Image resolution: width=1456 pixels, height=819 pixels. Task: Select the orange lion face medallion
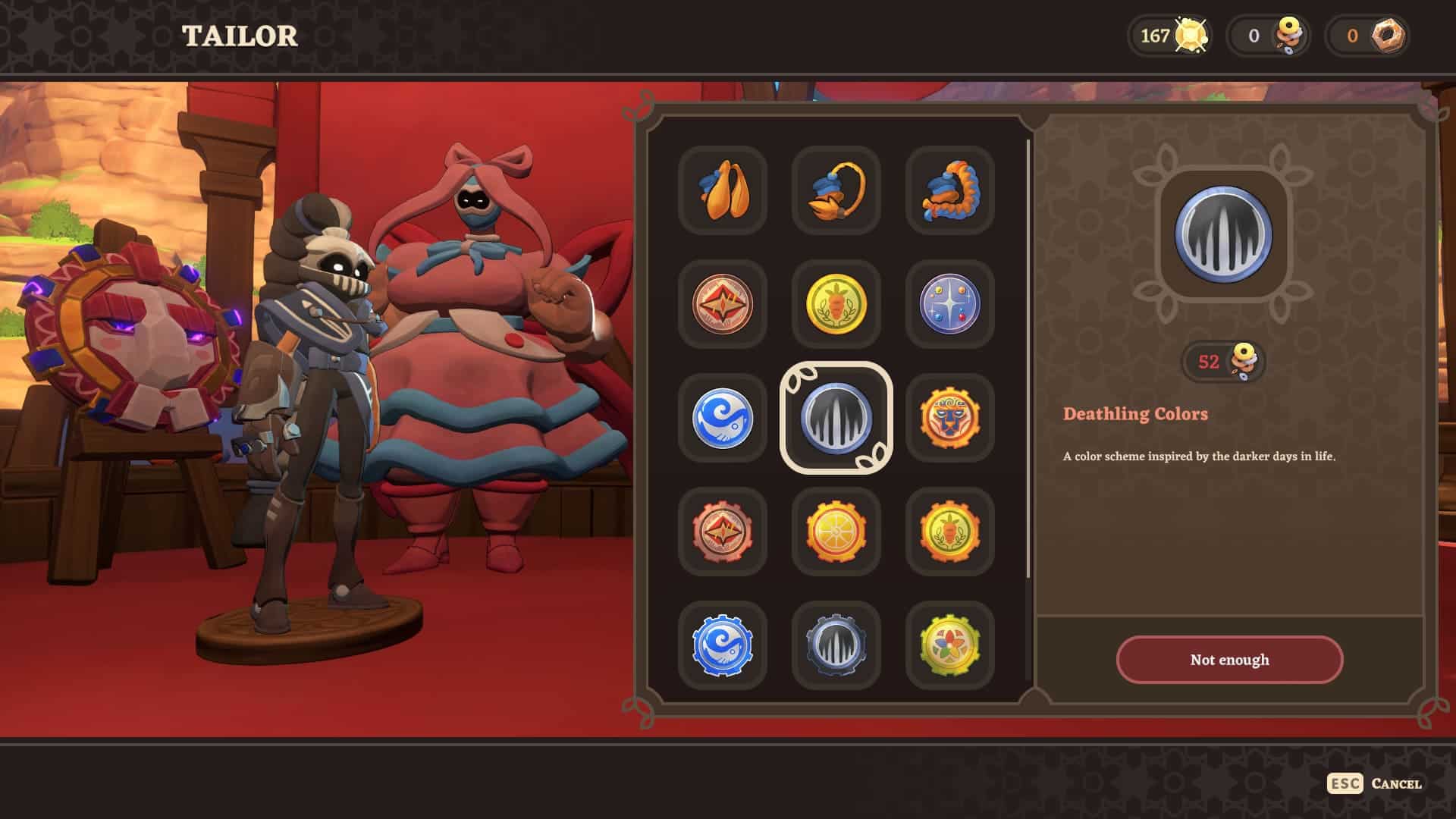(950, 419)
